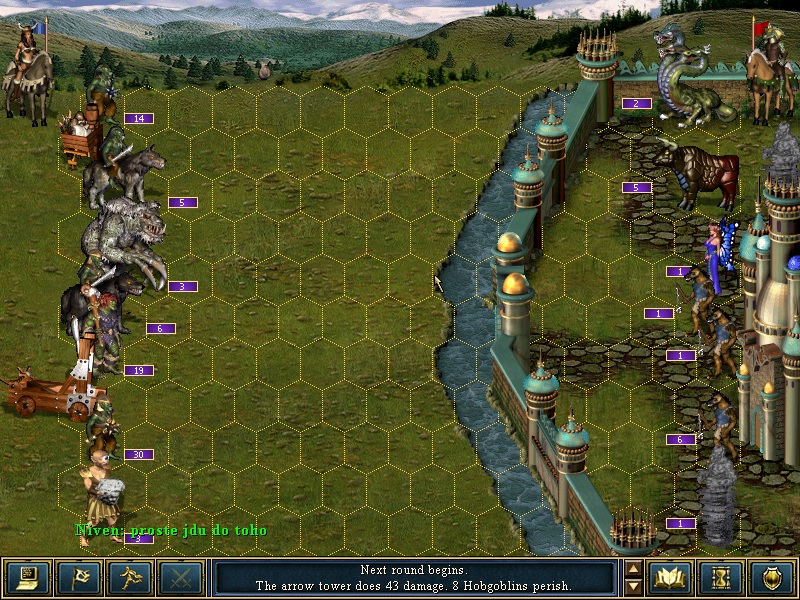The image size is (800, 600).
Task: Toggle auto-combat with the crossed swords button
Action: click(181, 578)
